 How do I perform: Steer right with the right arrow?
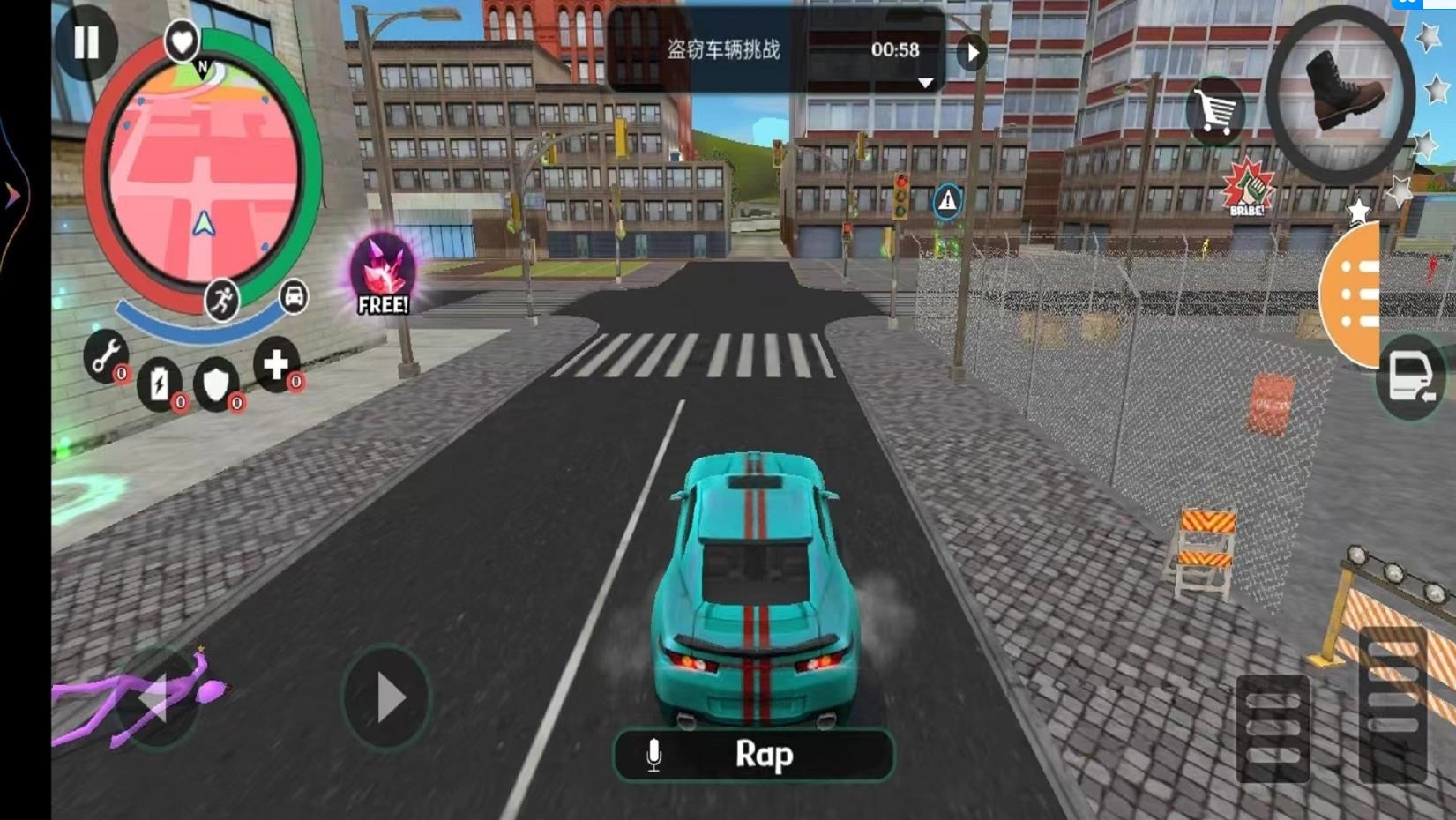coord(386,698)
